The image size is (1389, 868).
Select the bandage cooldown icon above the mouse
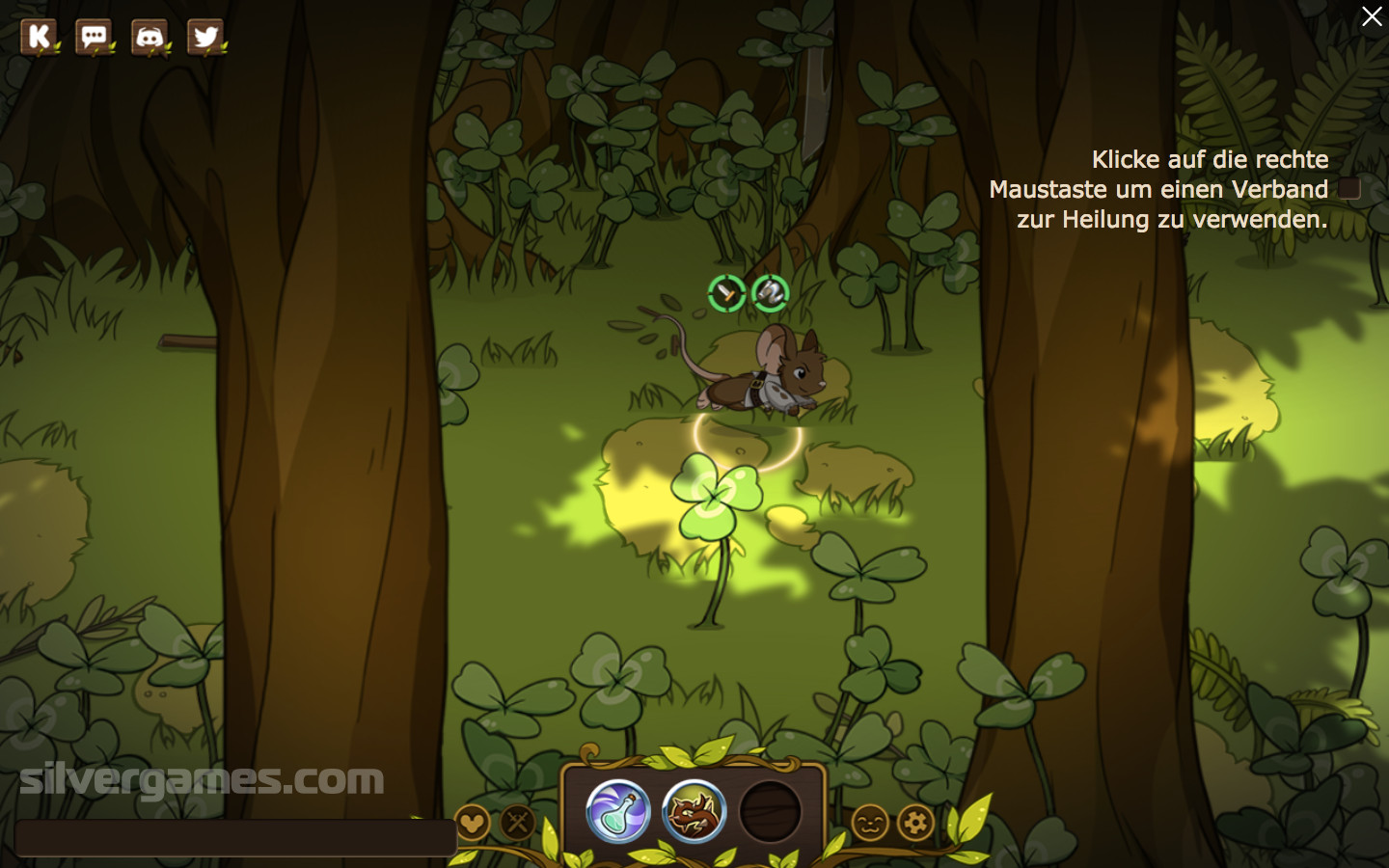770,293
